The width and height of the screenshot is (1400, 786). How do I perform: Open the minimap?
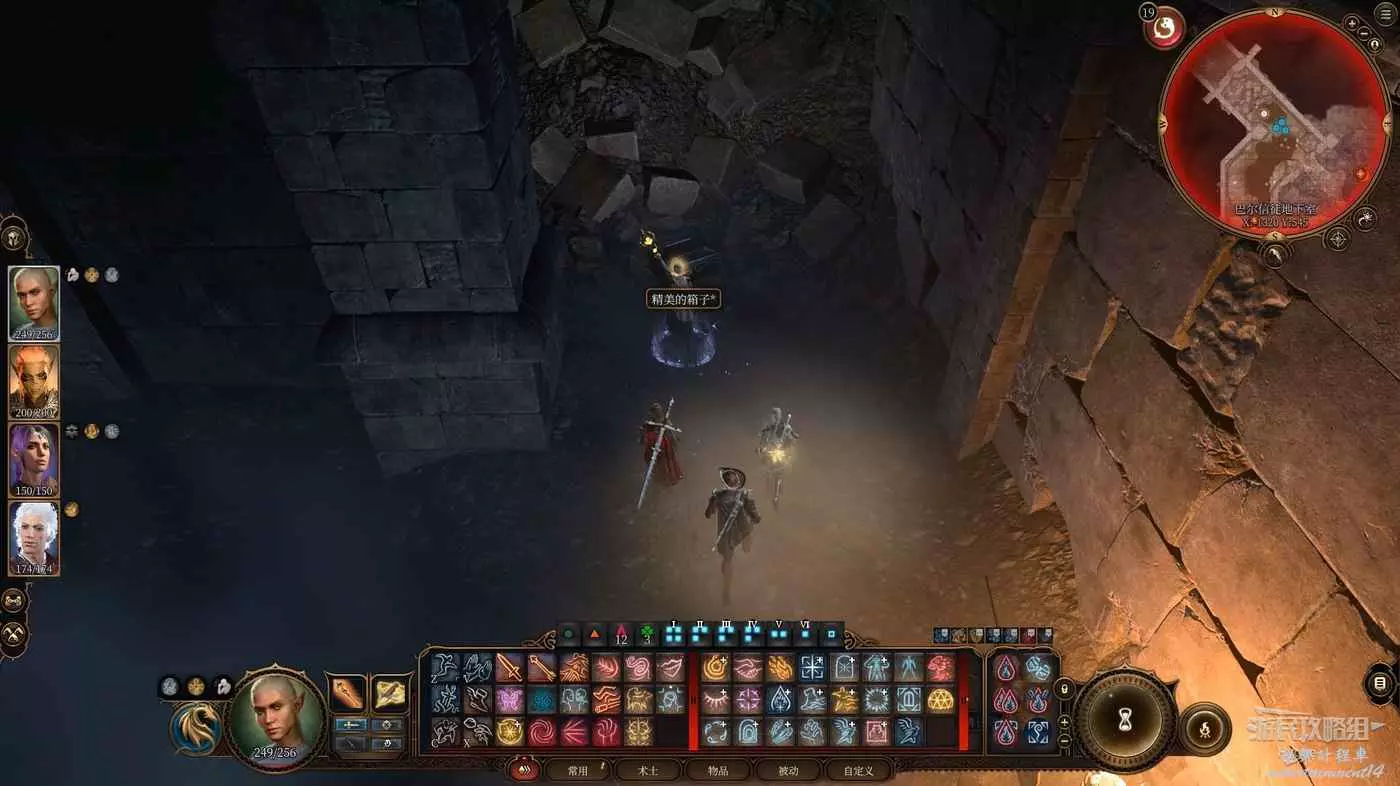(x=1273, y=122)
